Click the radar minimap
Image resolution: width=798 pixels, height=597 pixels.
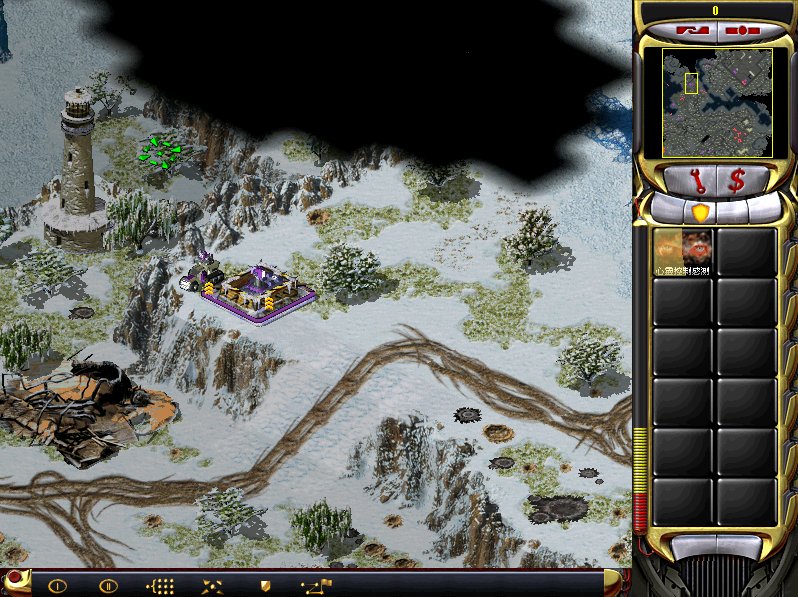[716, 102]
